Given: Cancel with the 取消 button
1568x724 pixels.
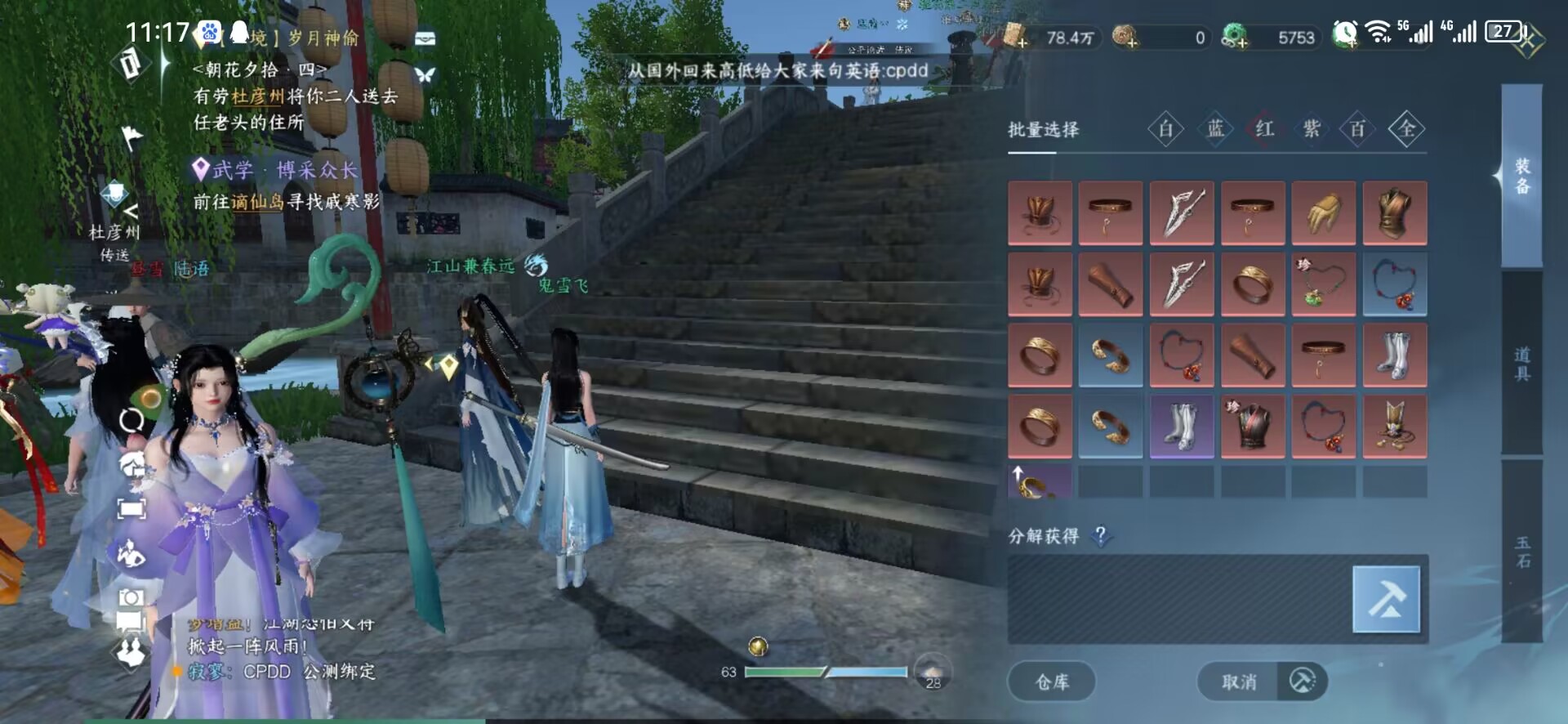Looking at the screenshot, I should coord(1239,682).
